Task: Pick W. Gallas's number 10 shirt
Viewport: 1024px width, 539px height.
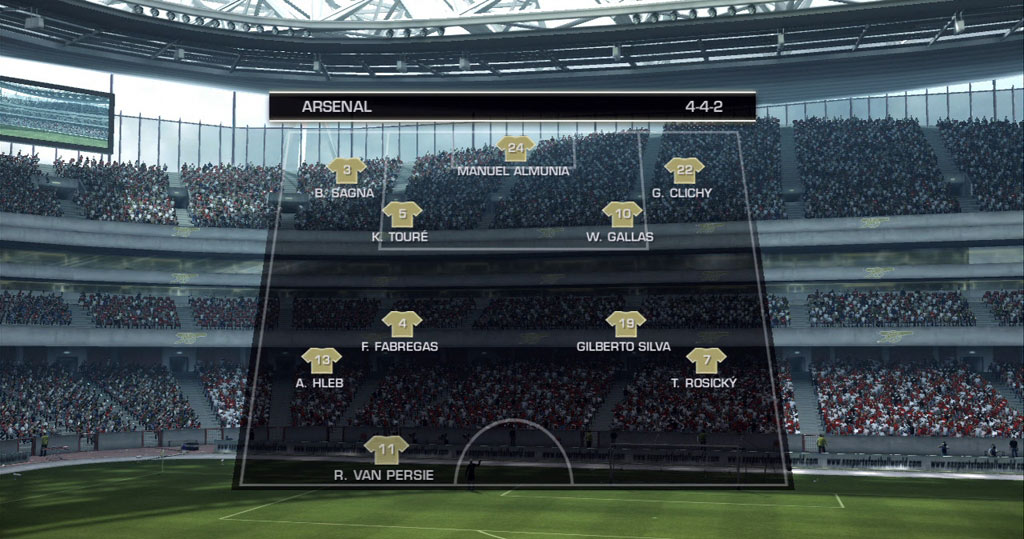Action: [622, 215]
